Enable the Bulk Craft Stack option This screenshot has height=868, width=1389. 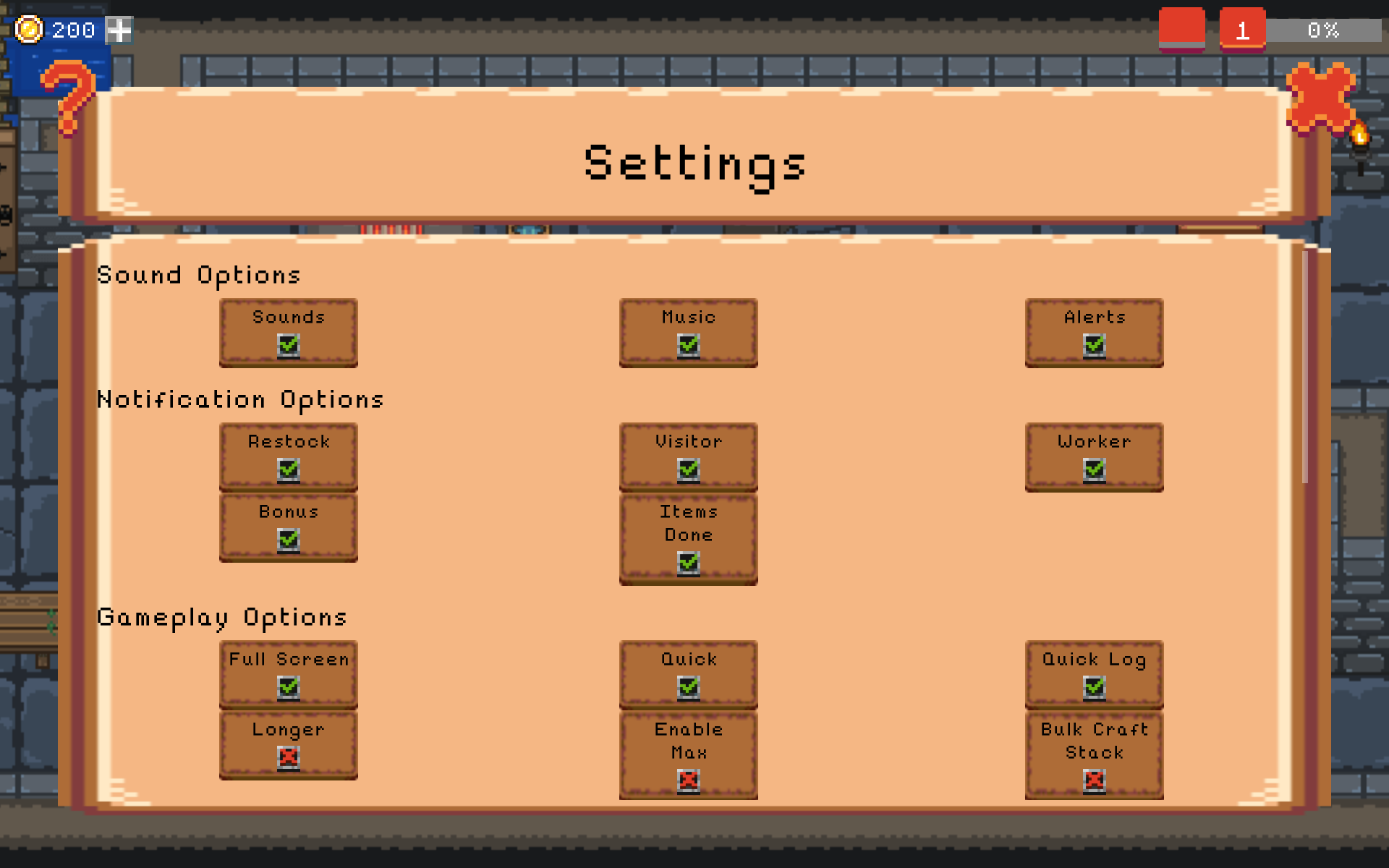1094,780
